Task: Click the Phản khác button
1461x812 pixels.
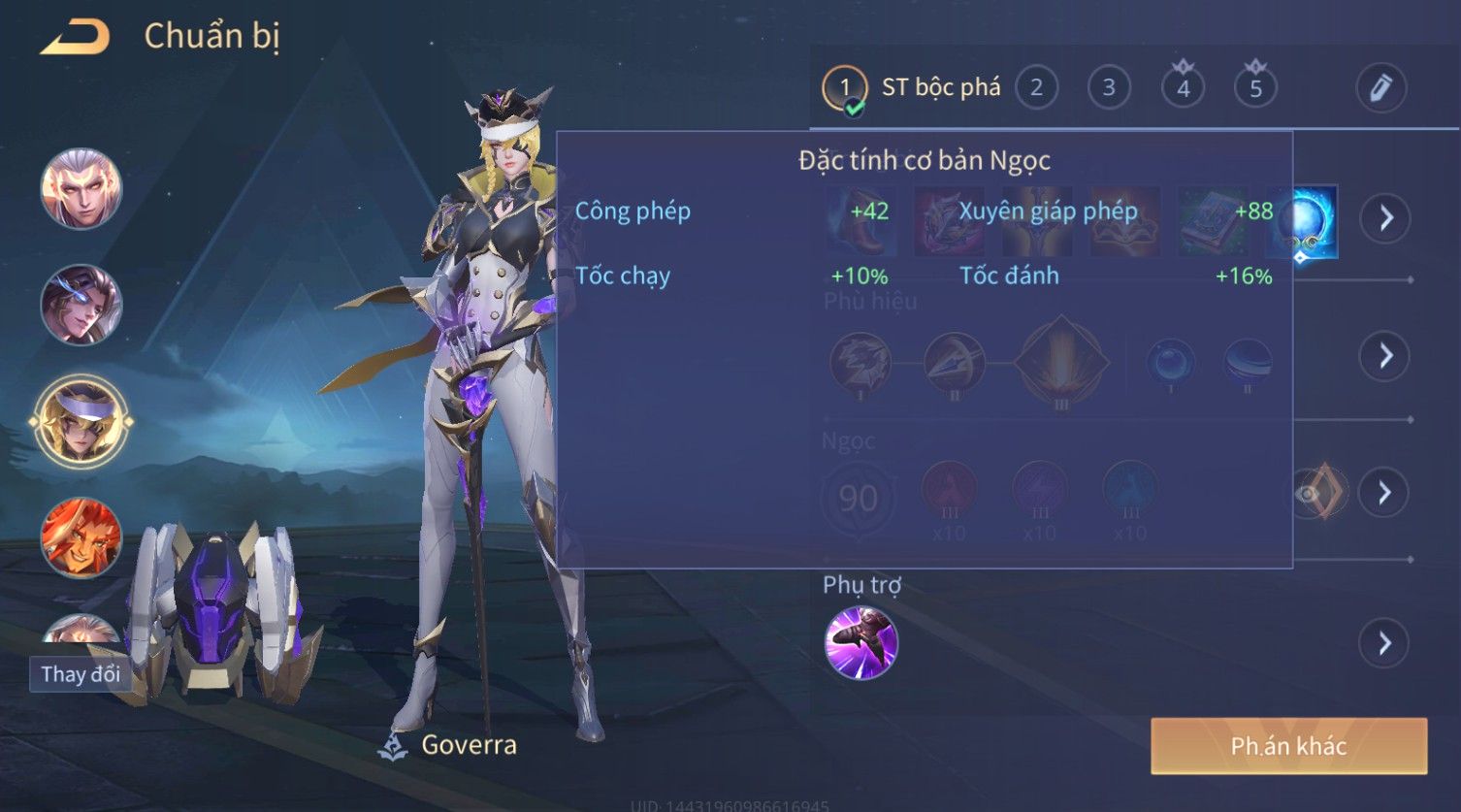Action: (x=1288, y=745)
